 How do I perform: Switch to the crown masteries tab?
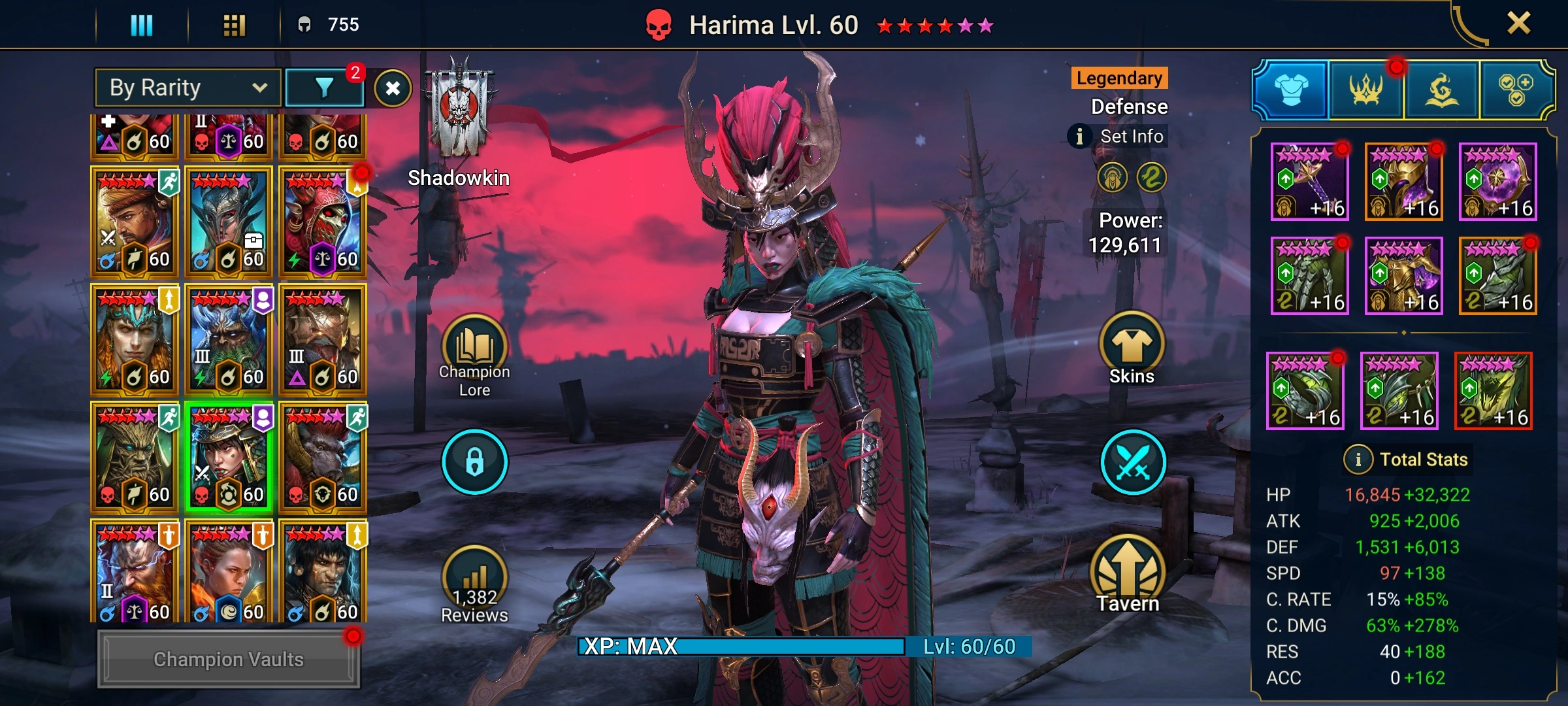coord(1365,90)
